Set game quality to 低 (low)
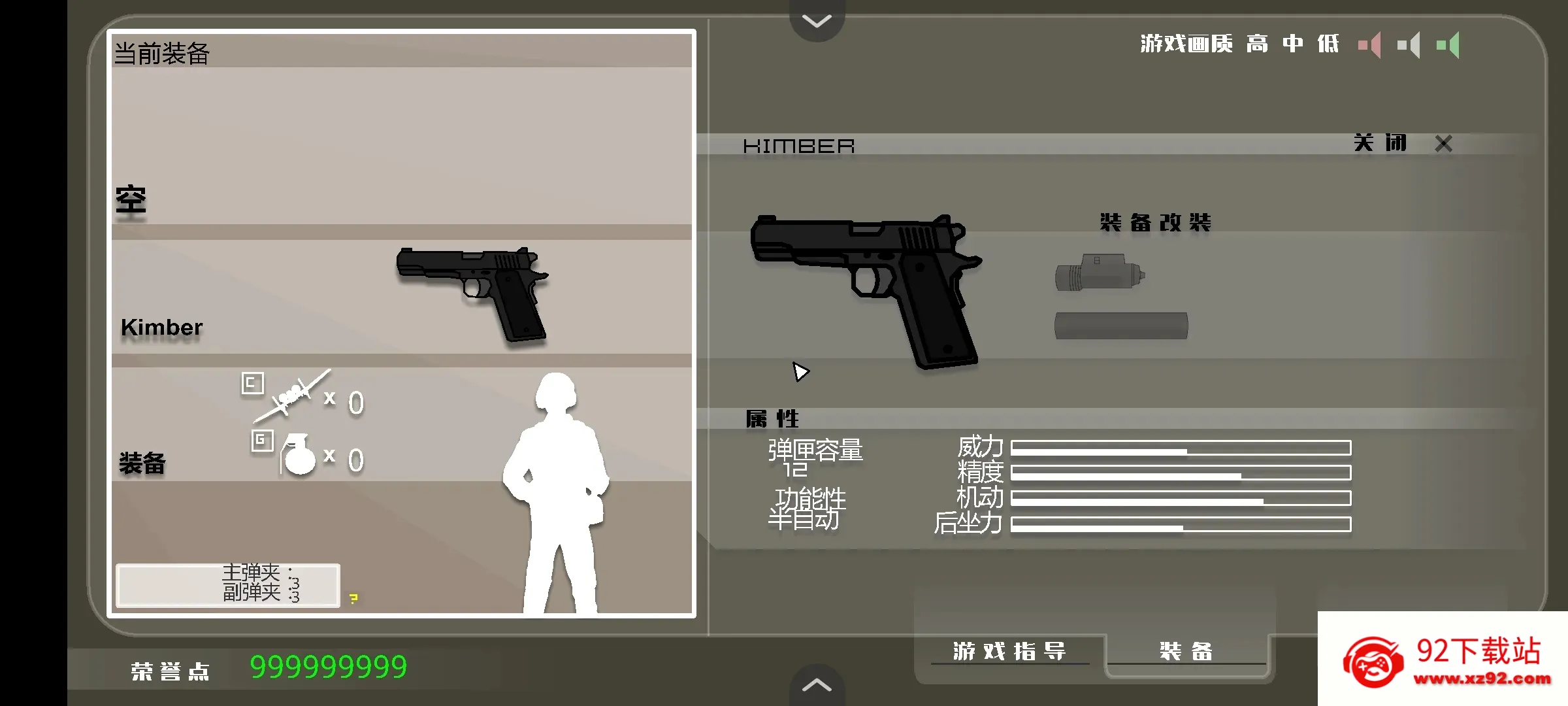The image size is (1568, 706). click(x=1328, y=44)
